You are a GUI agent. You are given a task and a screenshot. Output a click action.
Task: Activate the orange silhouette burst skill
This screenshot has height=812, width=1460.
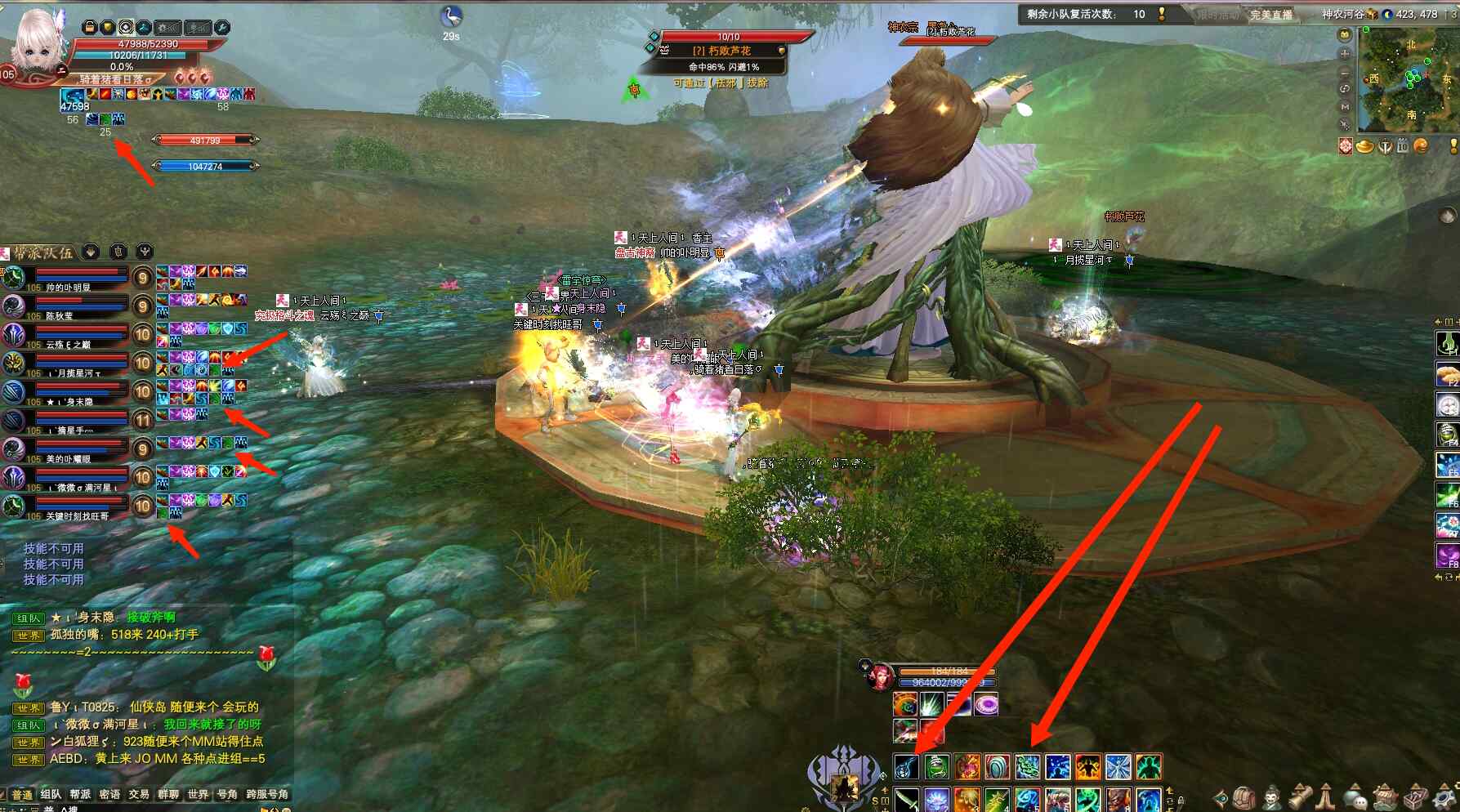pyautogui.click(x=1087, y=767)
